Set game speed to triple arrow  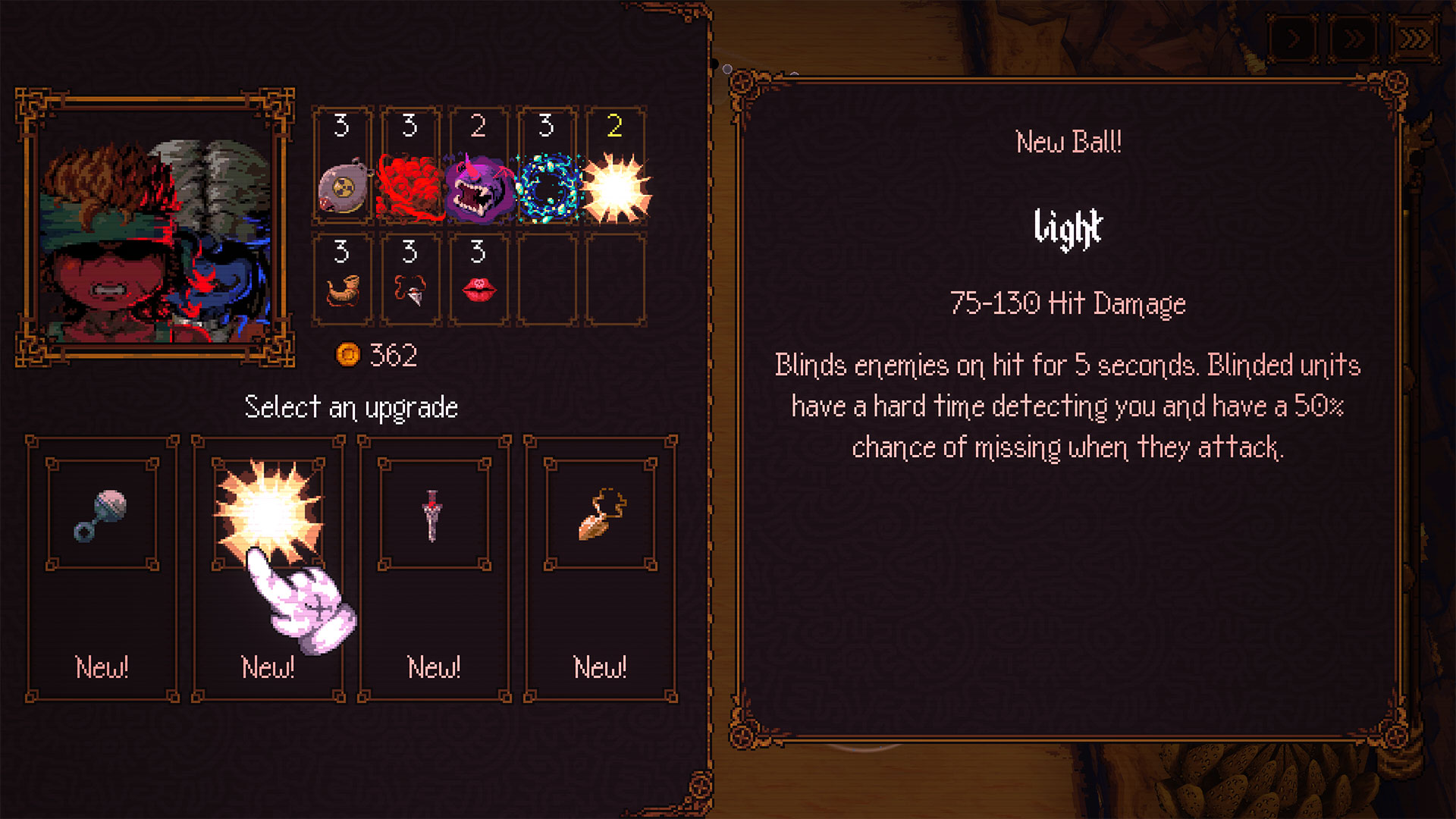point(1414,39)
